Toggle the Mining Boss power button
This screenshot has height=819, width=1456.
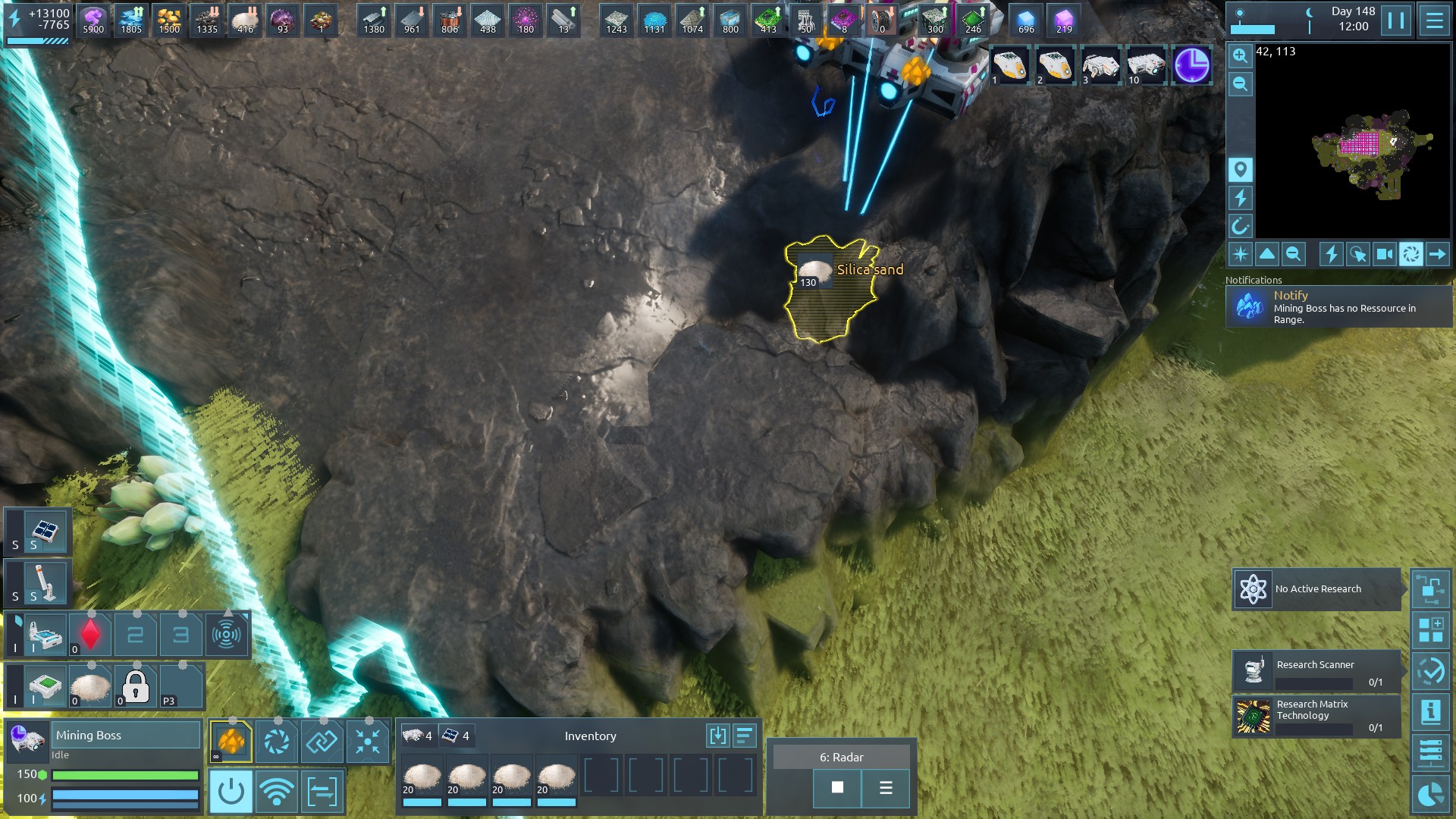[231, 792]
